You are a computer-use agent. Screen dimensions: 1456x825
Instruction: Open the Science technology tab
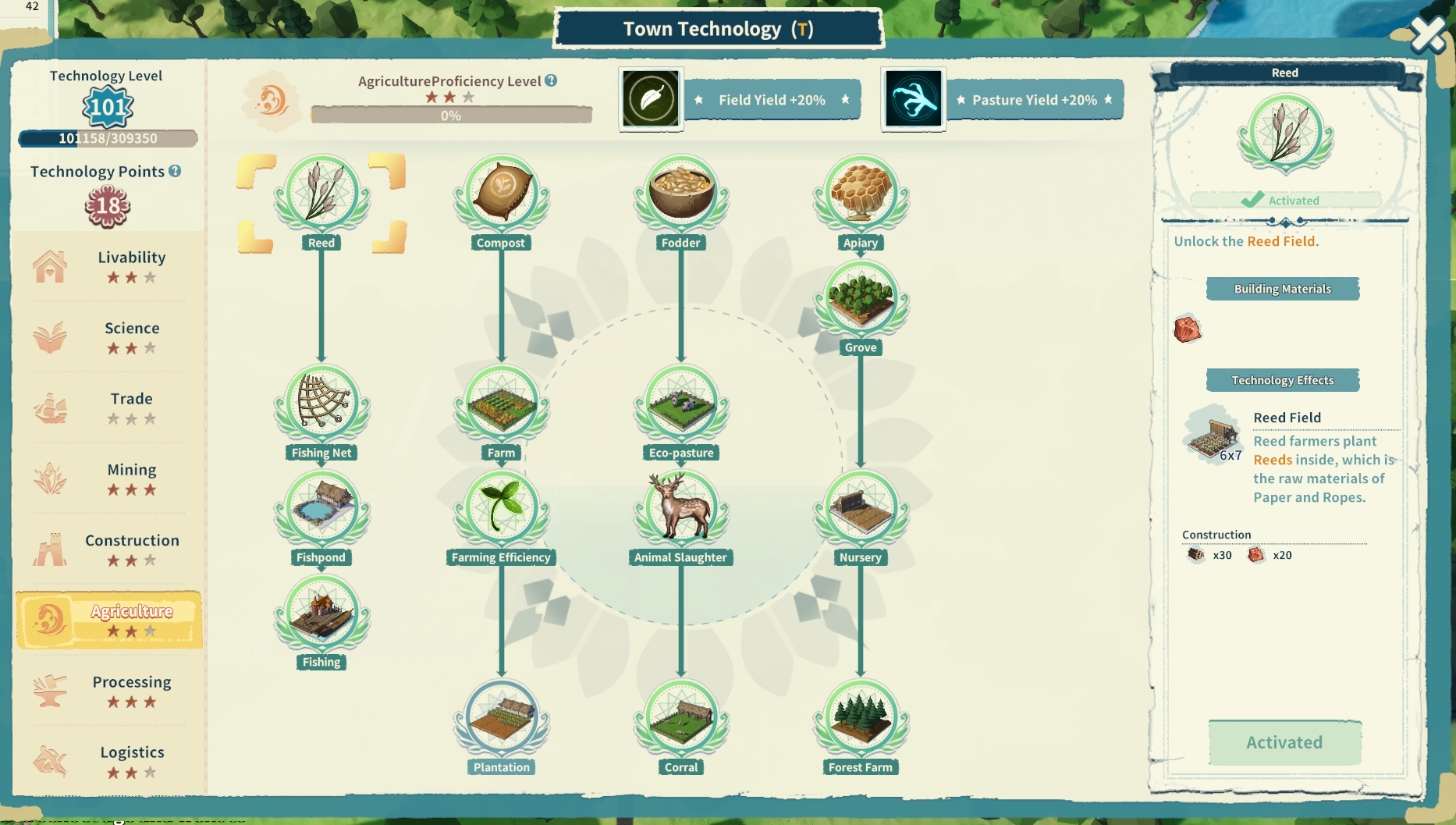[108, 337]
